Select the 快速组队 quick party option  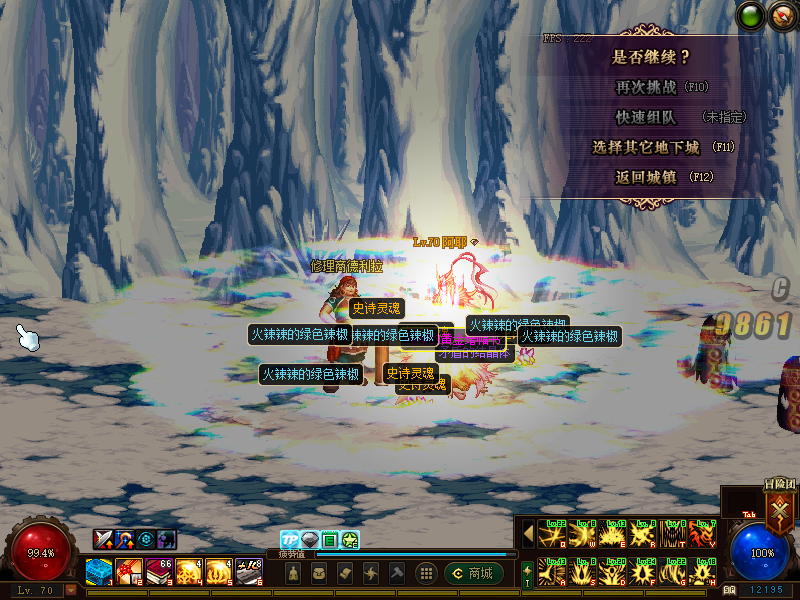click(650, 117)
